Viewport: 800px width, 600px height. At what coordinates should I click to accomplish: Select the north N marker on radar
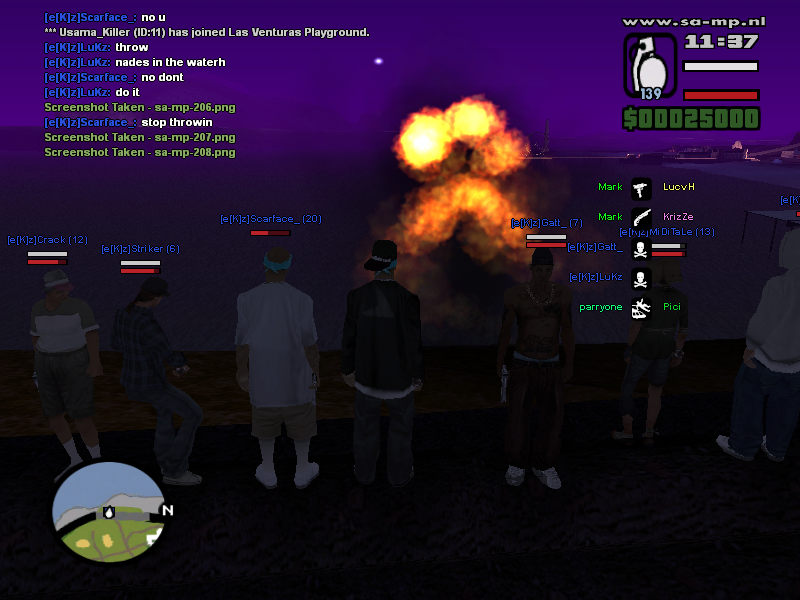point(167,511)
